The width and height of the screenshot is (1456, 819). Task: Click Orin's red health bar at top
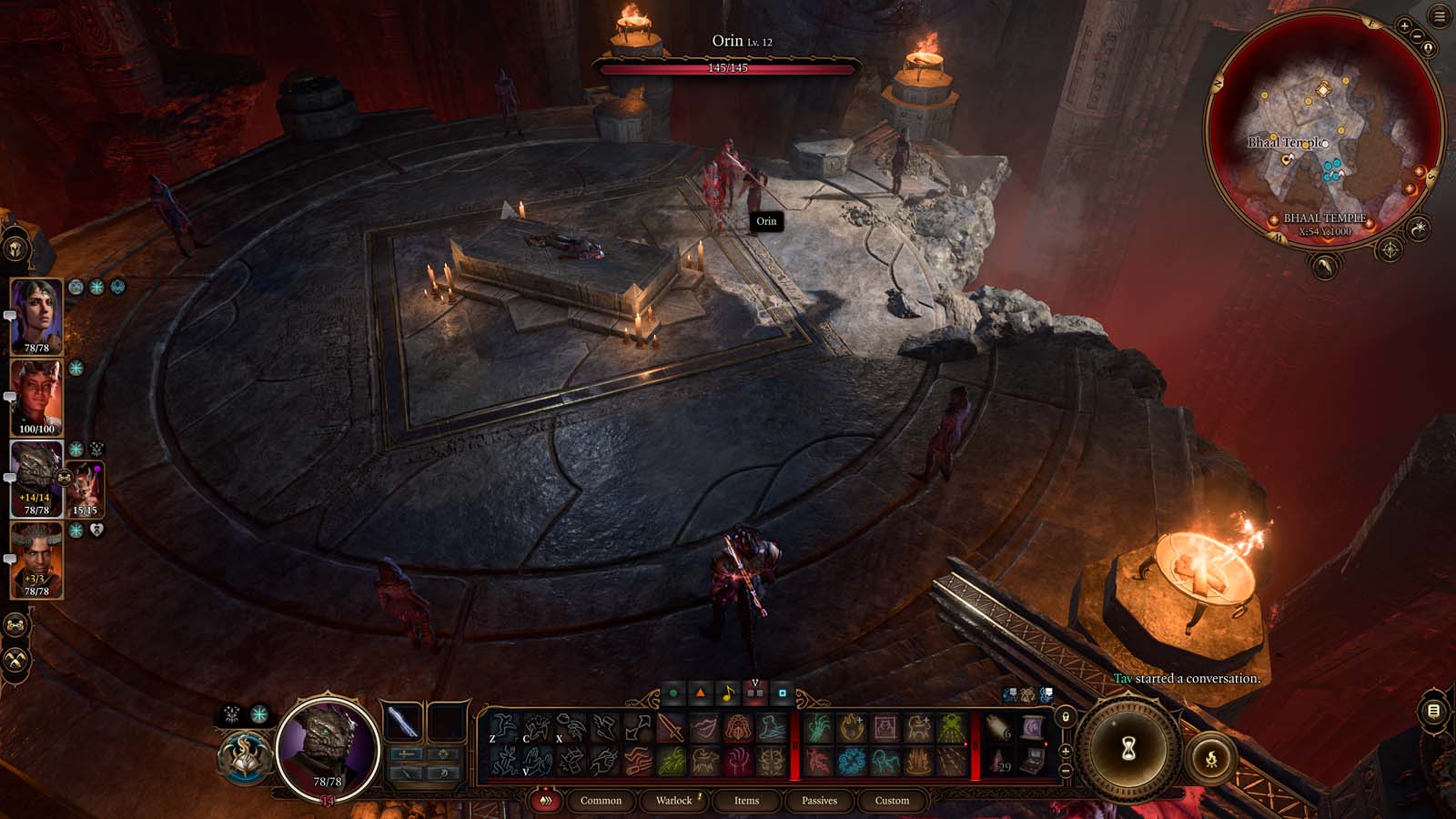(x=728, y=66)
